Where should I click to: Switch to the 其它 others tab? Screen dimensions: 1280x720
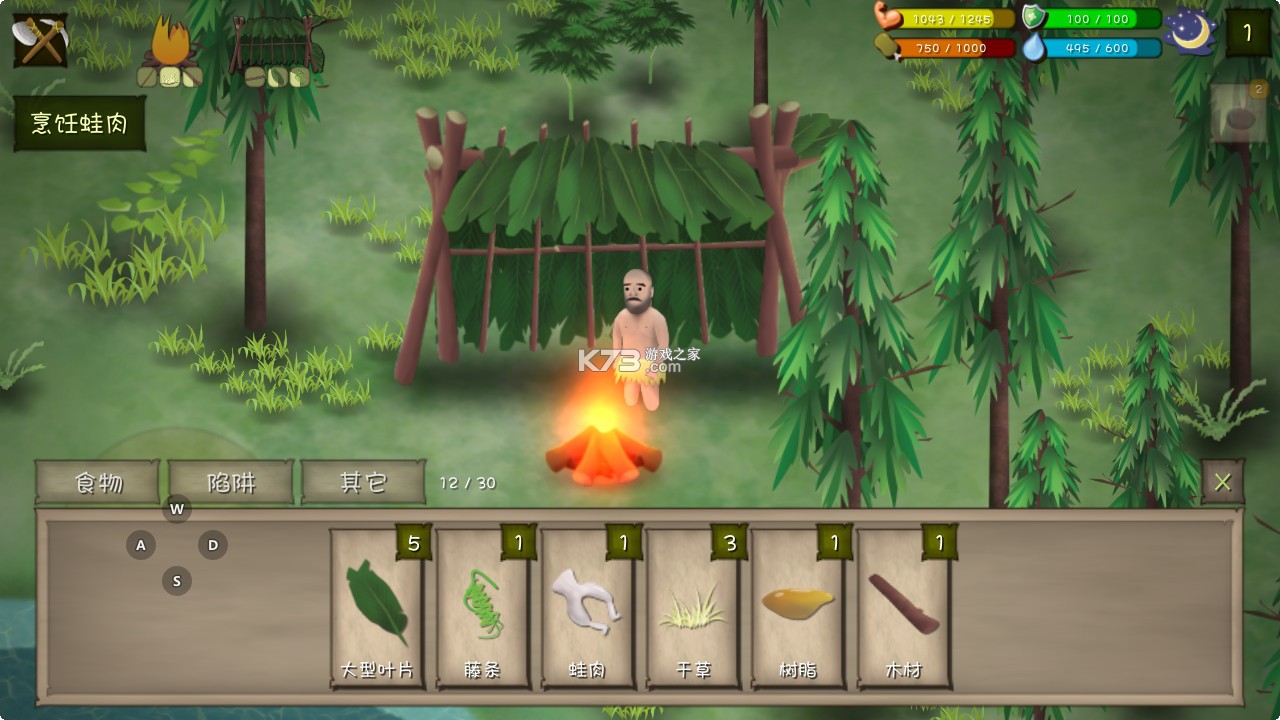(363, 482)
